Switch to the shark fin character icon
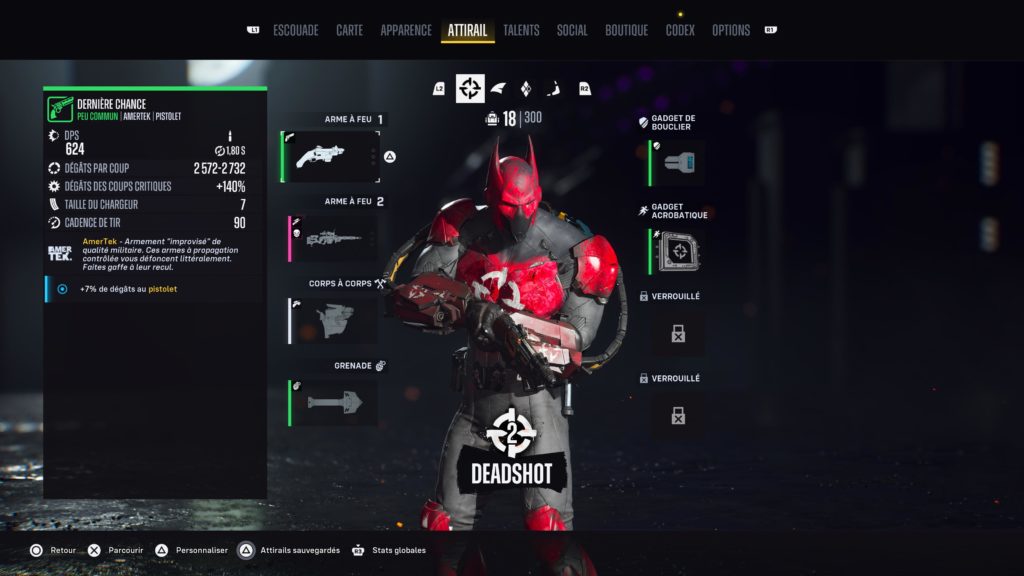Image resolution: width=1024 pixels, height=576 pixels. 498,89
